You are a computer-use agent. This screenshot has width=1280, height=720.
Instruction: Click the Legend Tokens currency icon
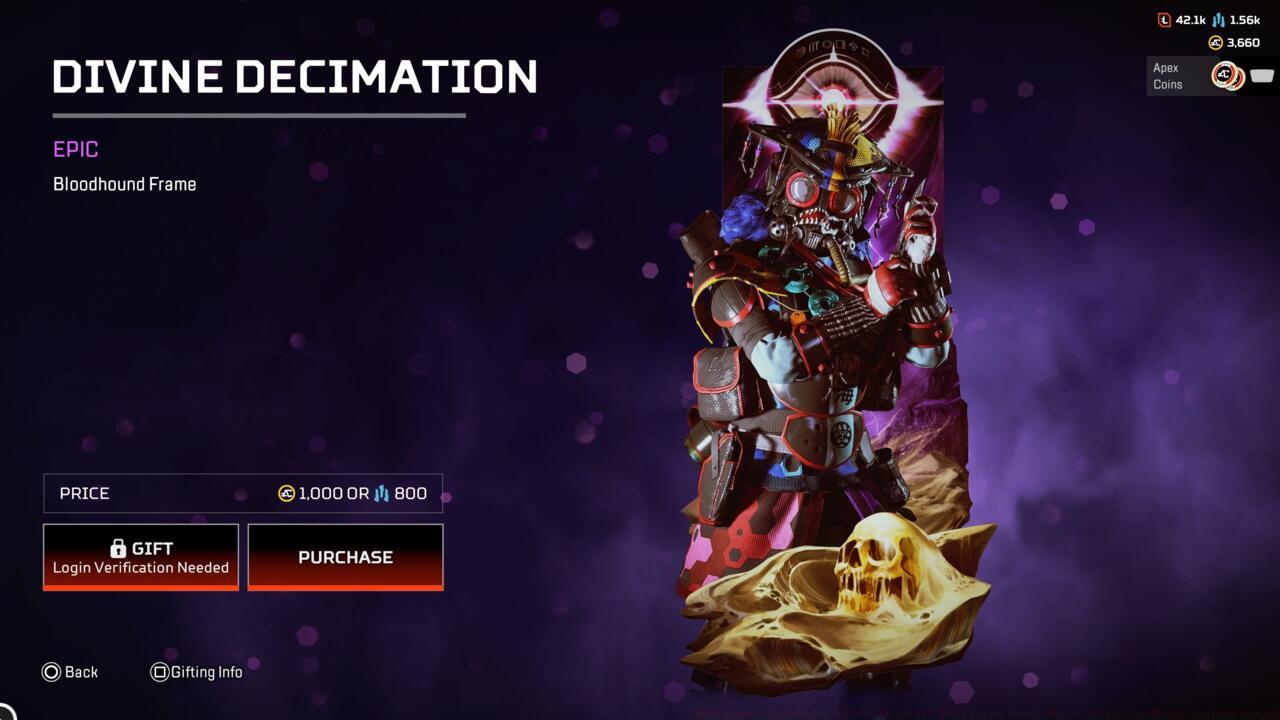pos(1163,19)
